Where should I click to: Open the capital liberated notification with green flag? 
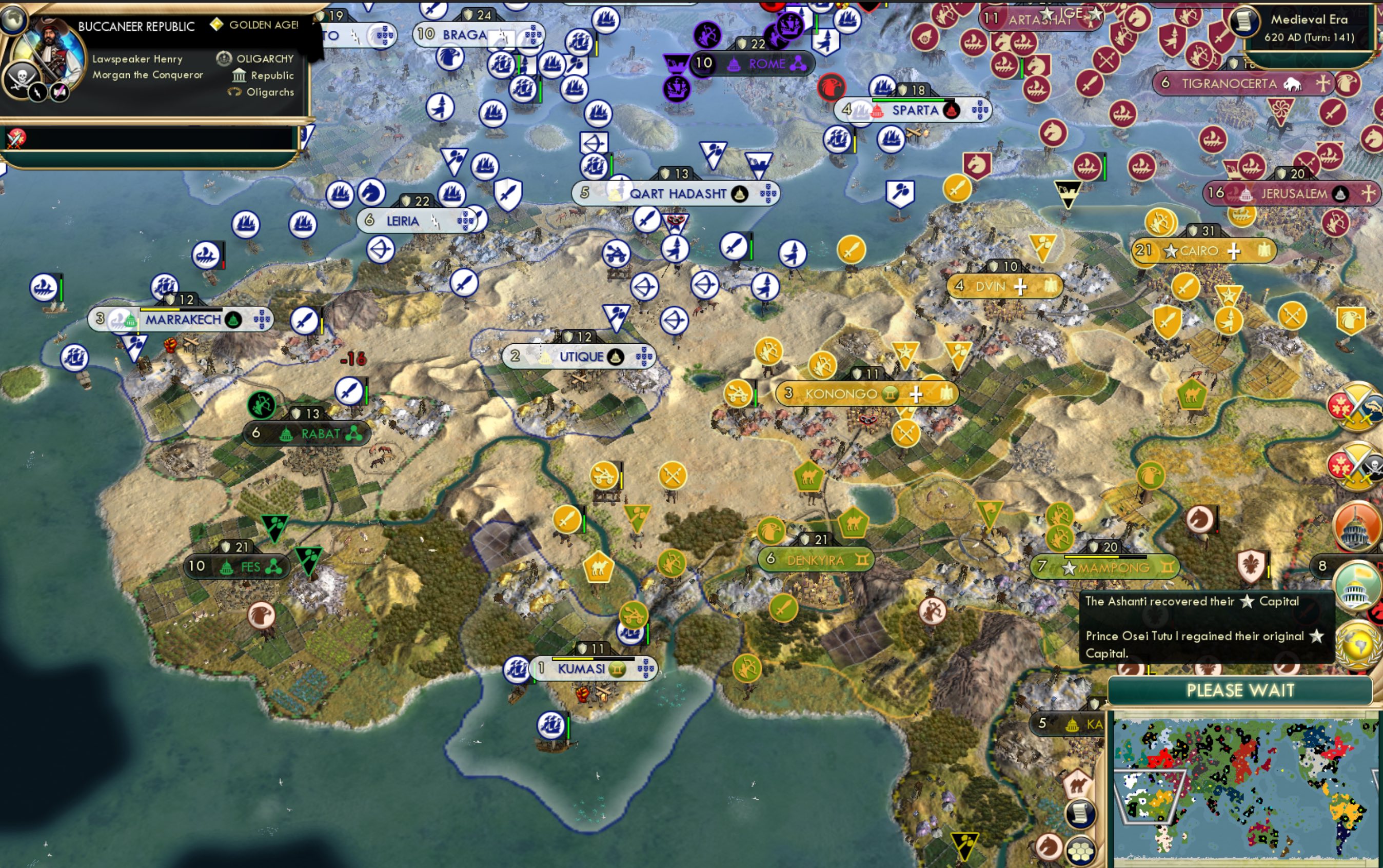(1359, 586)
